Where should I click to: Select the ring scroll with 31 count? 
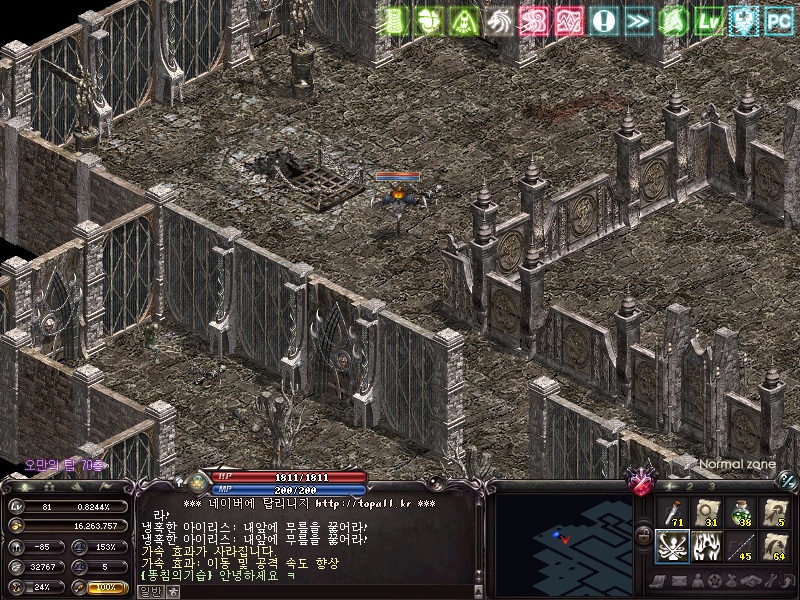click(706, 511)
